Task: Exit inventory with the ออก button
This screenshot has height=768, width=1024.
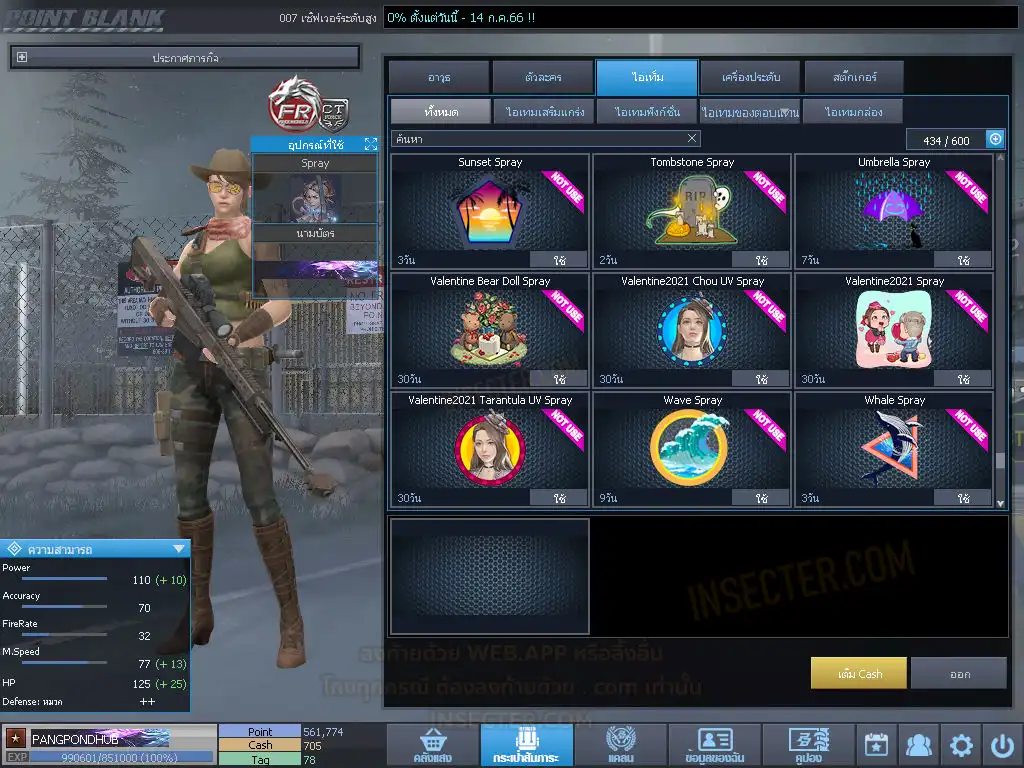Action: click(x=959, y=673)
